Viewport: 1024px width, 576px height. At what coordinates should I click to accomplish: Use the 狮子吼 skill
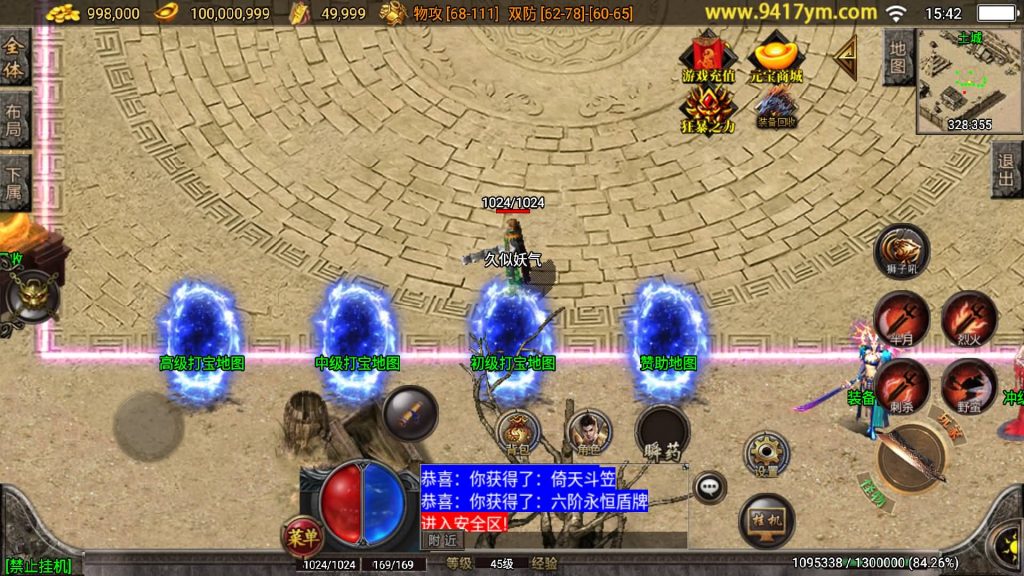click(901, 252)
